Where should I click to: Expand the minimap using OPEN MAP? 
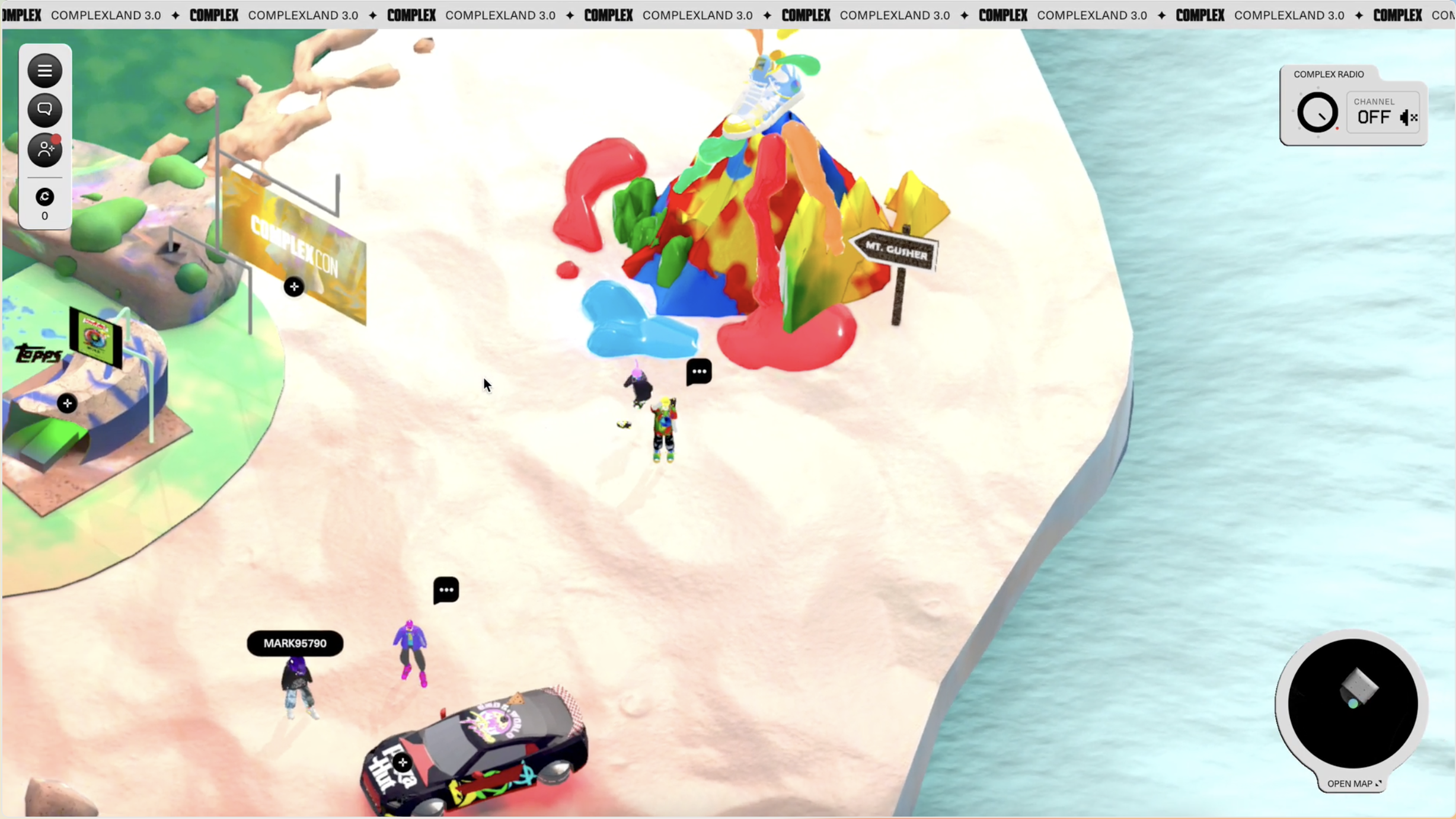pos(1352,783)
